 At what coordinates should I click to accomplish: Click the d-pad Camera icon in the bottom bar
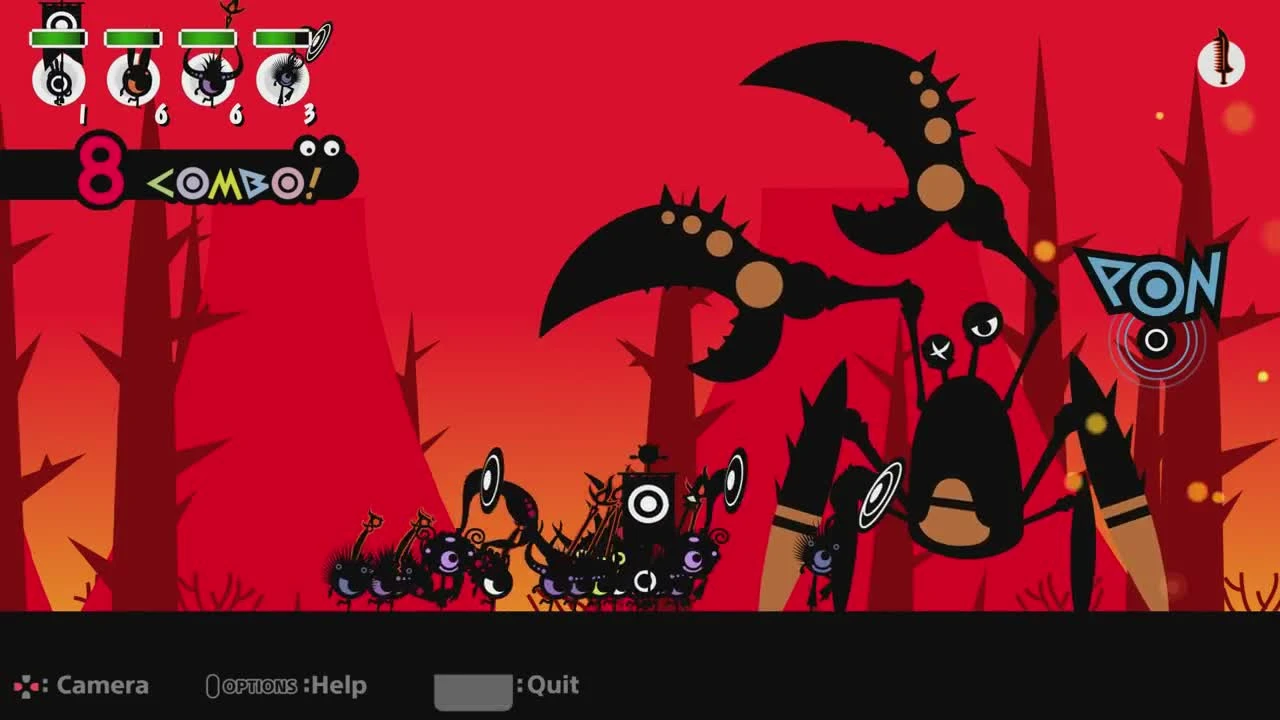tap(28, 686)
